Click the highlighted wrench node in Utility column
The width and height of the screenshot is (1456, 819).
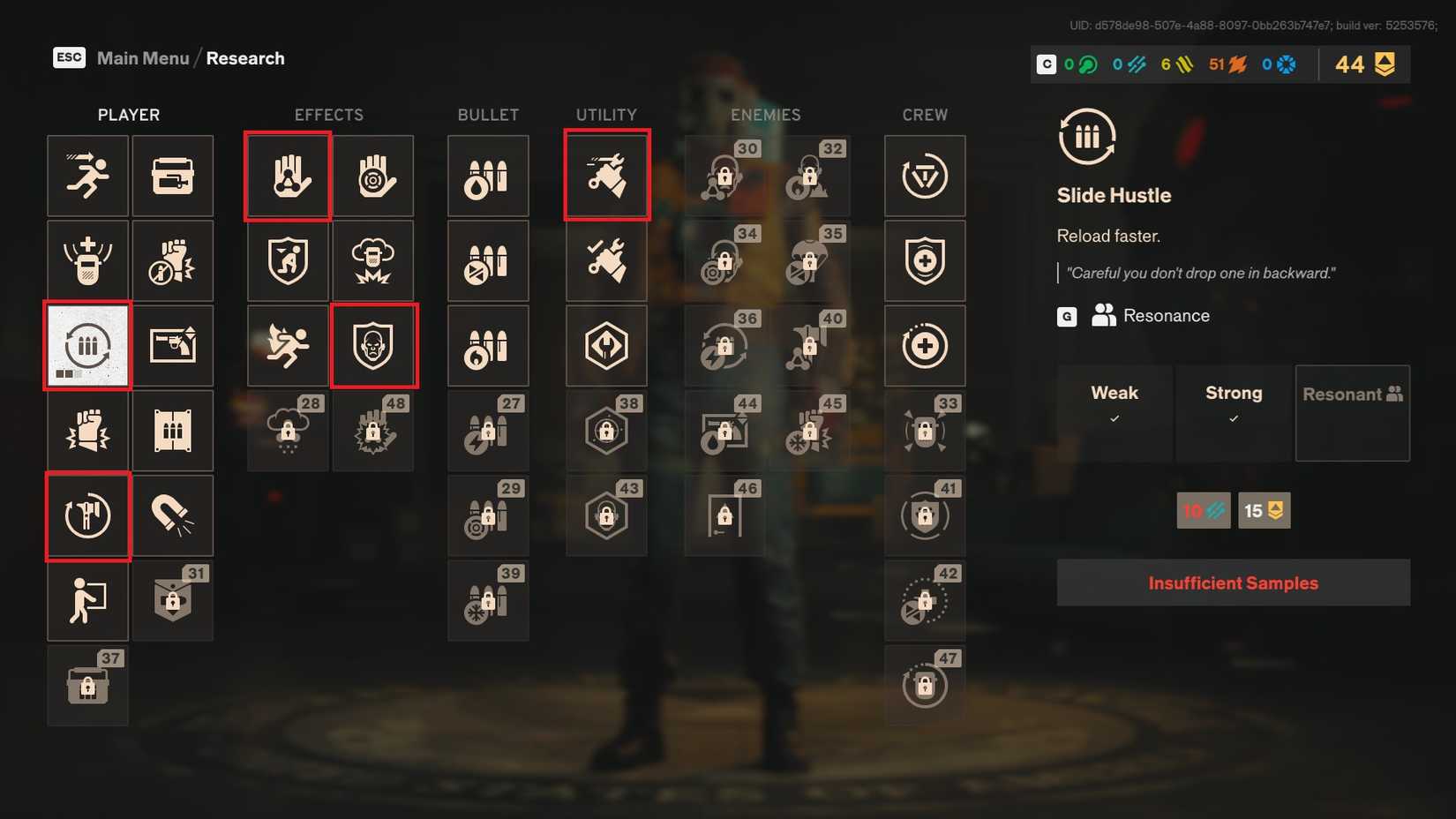(x=606, y=173)
